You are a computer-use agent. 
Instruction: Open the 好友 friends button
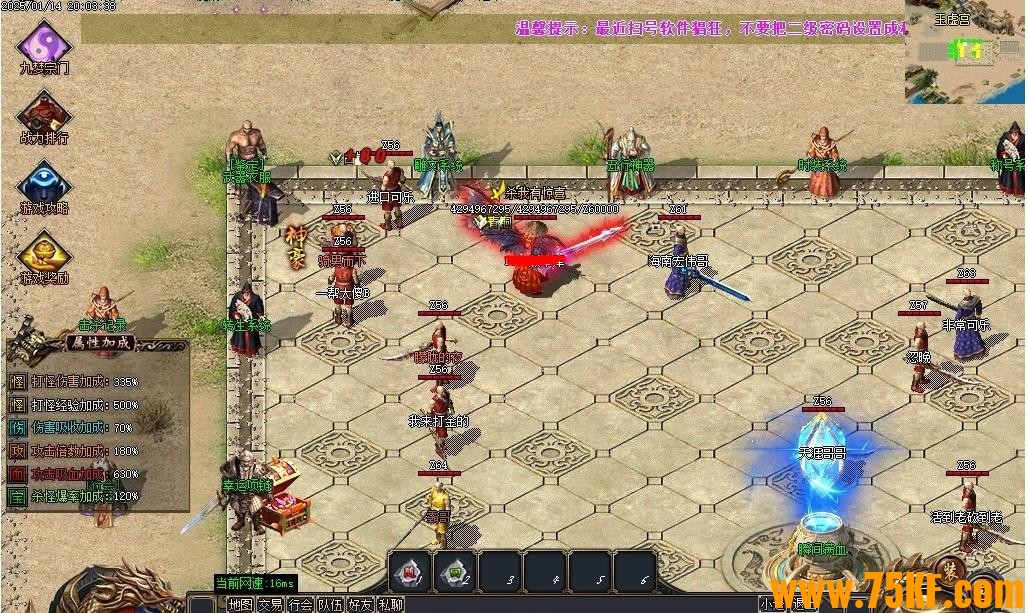tap(360, 604)
